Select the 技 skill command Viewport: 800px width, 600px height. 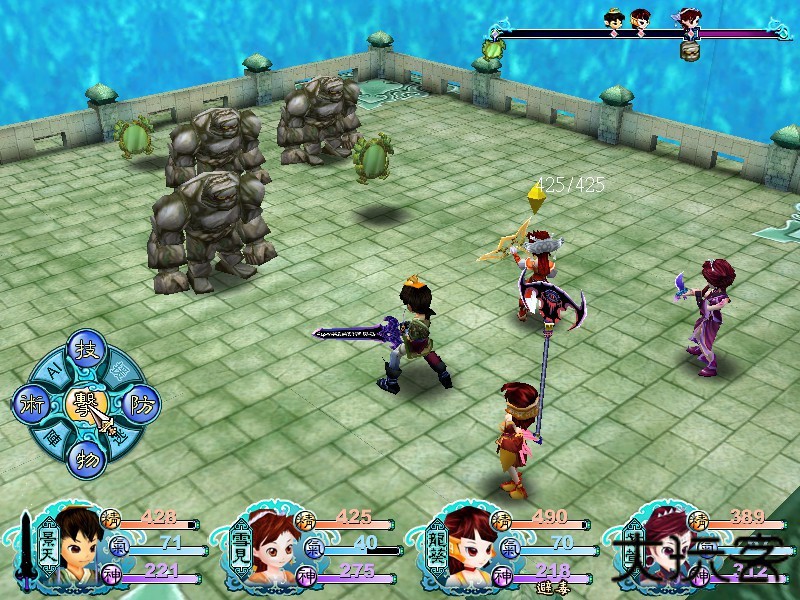85,351
